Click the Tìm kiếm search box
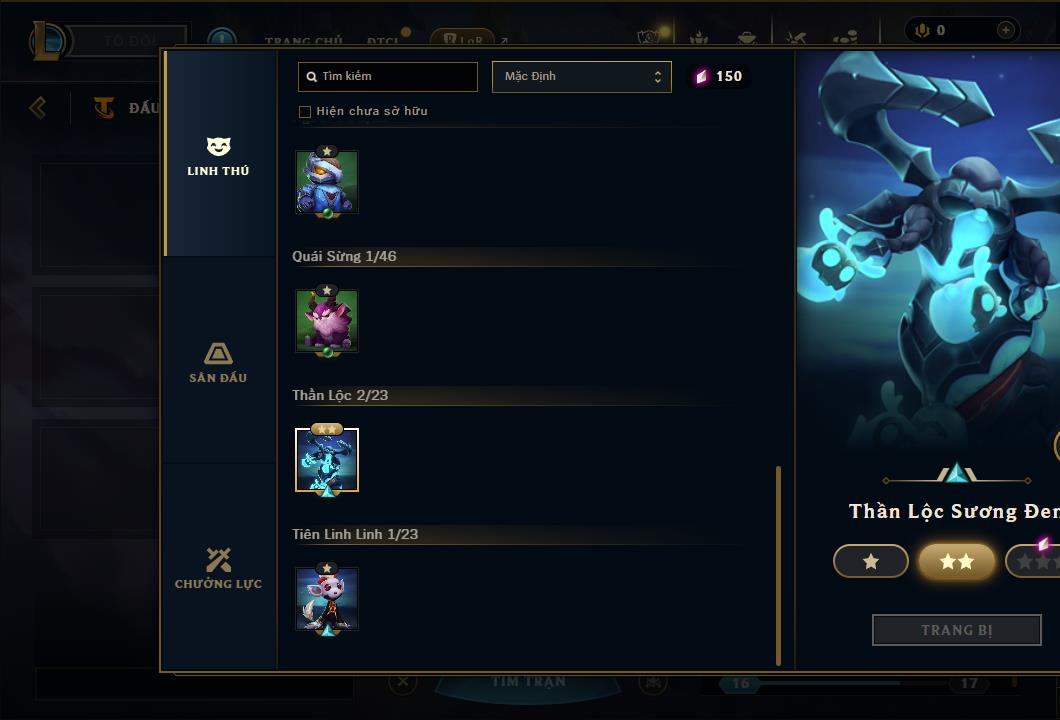This screenshot has height=720, width=1060. tap(388, 76)
